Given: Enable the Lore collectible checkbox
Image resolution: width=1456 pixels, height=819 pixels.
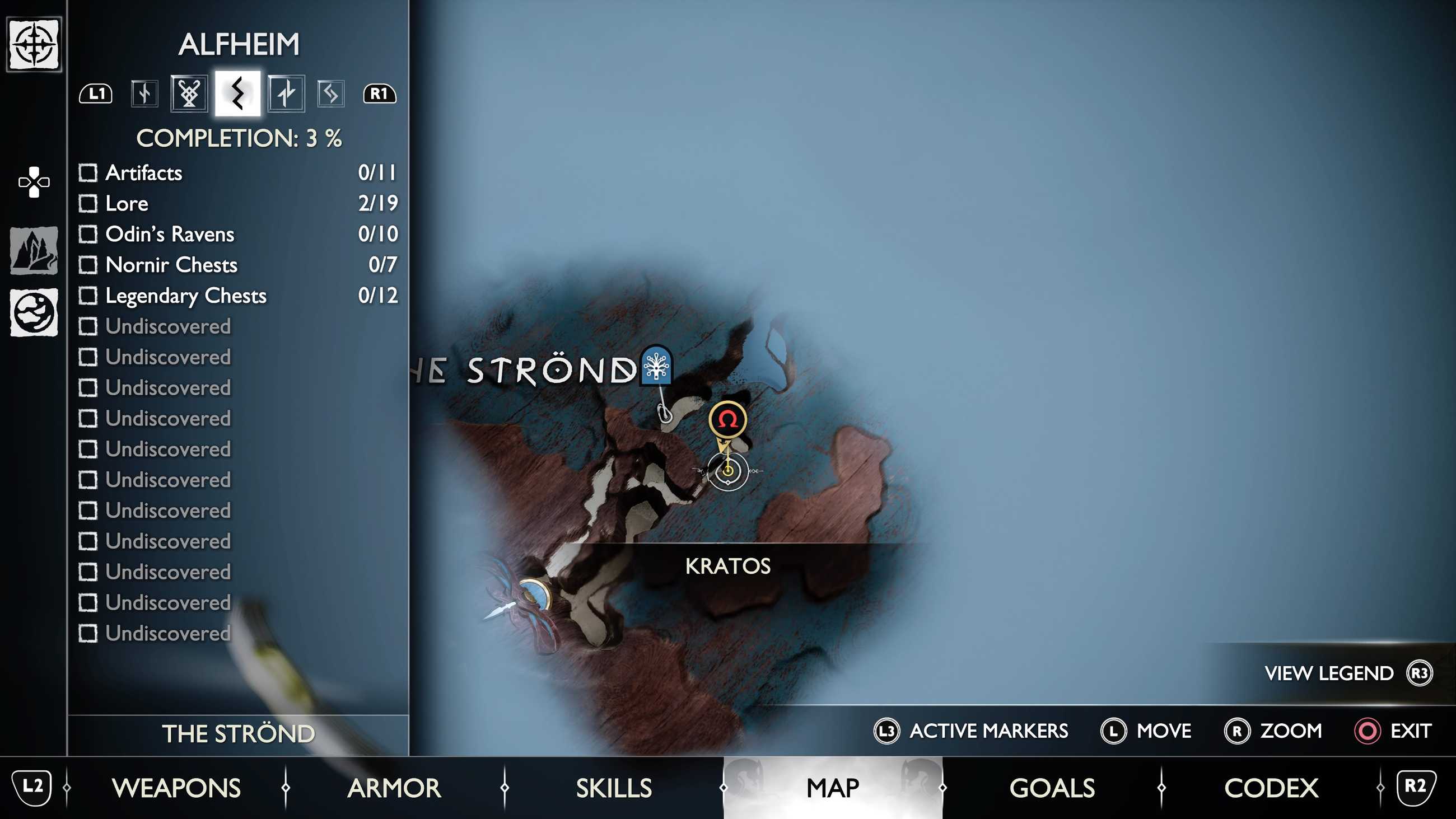Looking at the screenshot, I should (88, 203).
